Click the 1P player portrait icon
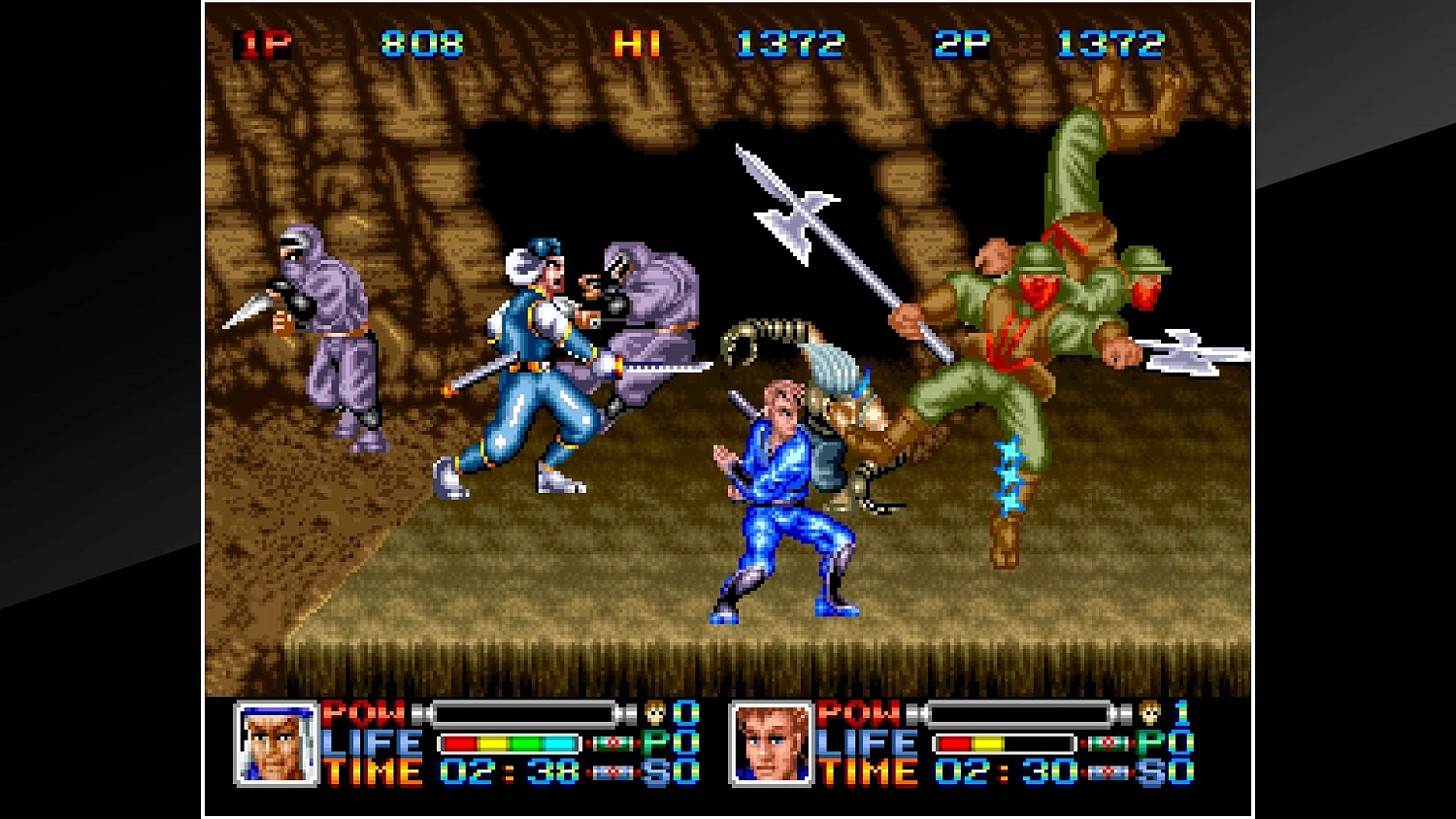 pos(279,743)
